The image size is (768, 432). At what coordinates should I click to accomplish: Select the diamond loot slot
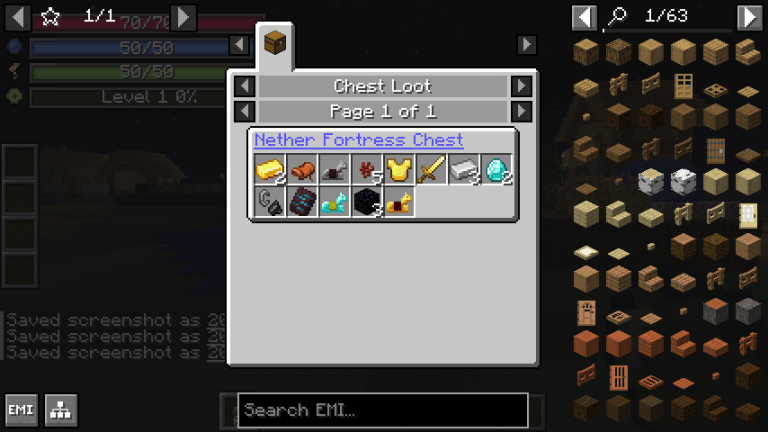[x=497, y=170]
